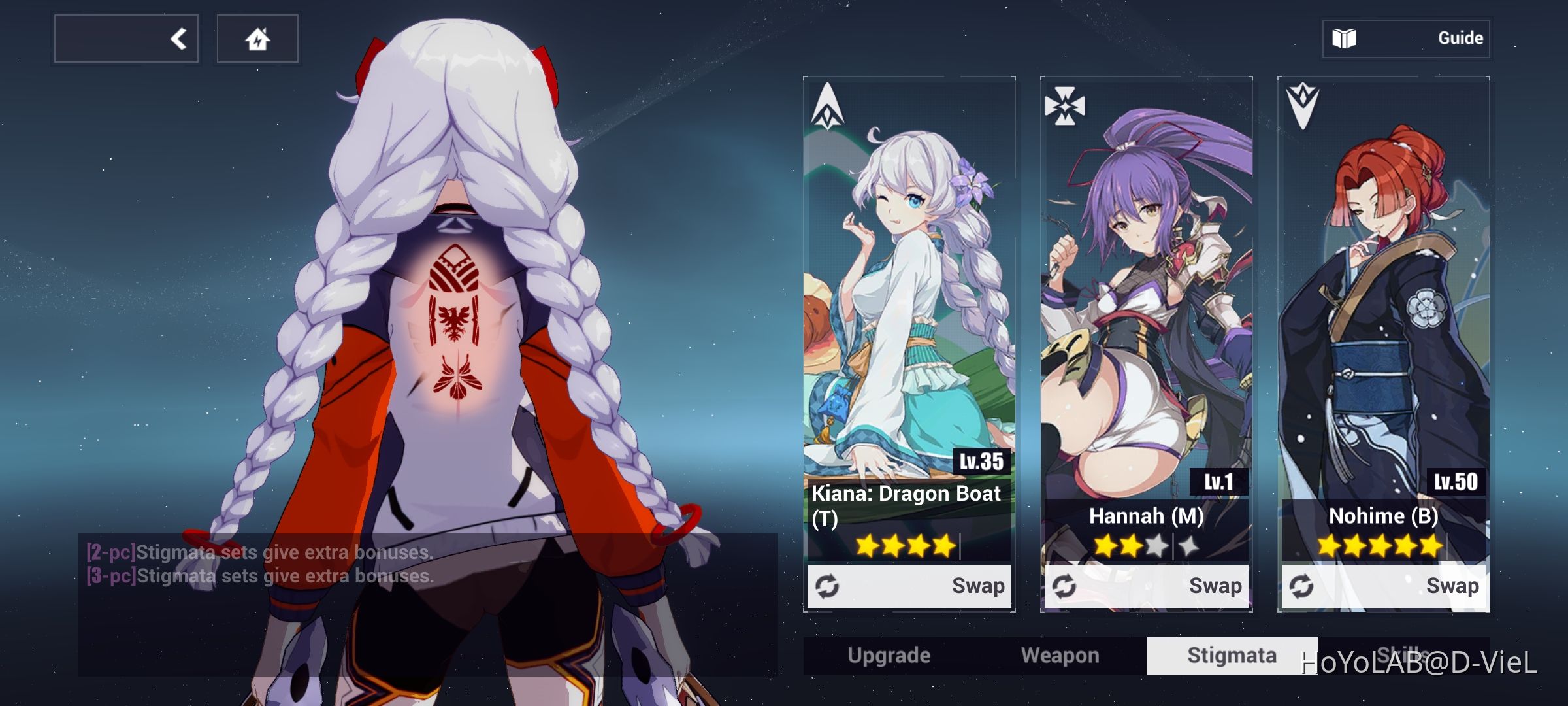
Task: Navigate back using the left arrow icon
Action: click(178, 38)
